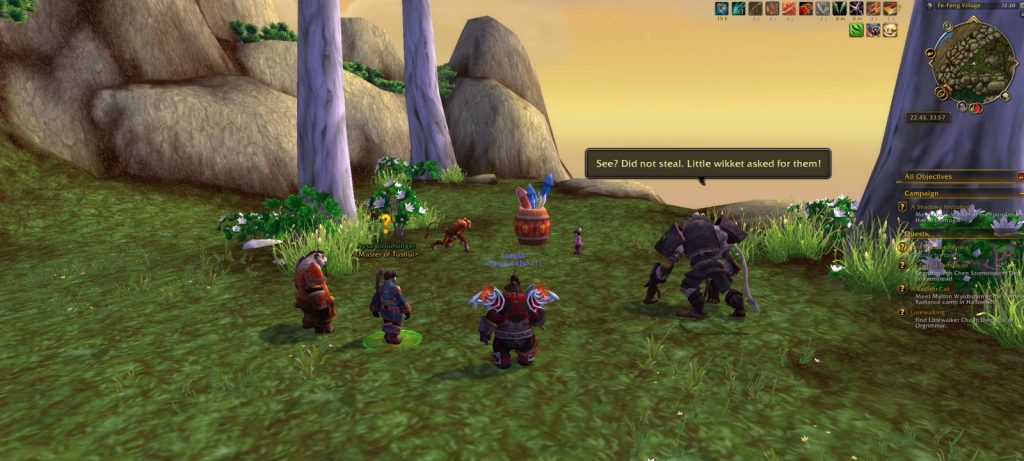Collapse the All Objectives tracker
Image resolution: width=1024 pixels, height=461 pixels.
(x=1019, y=177)
